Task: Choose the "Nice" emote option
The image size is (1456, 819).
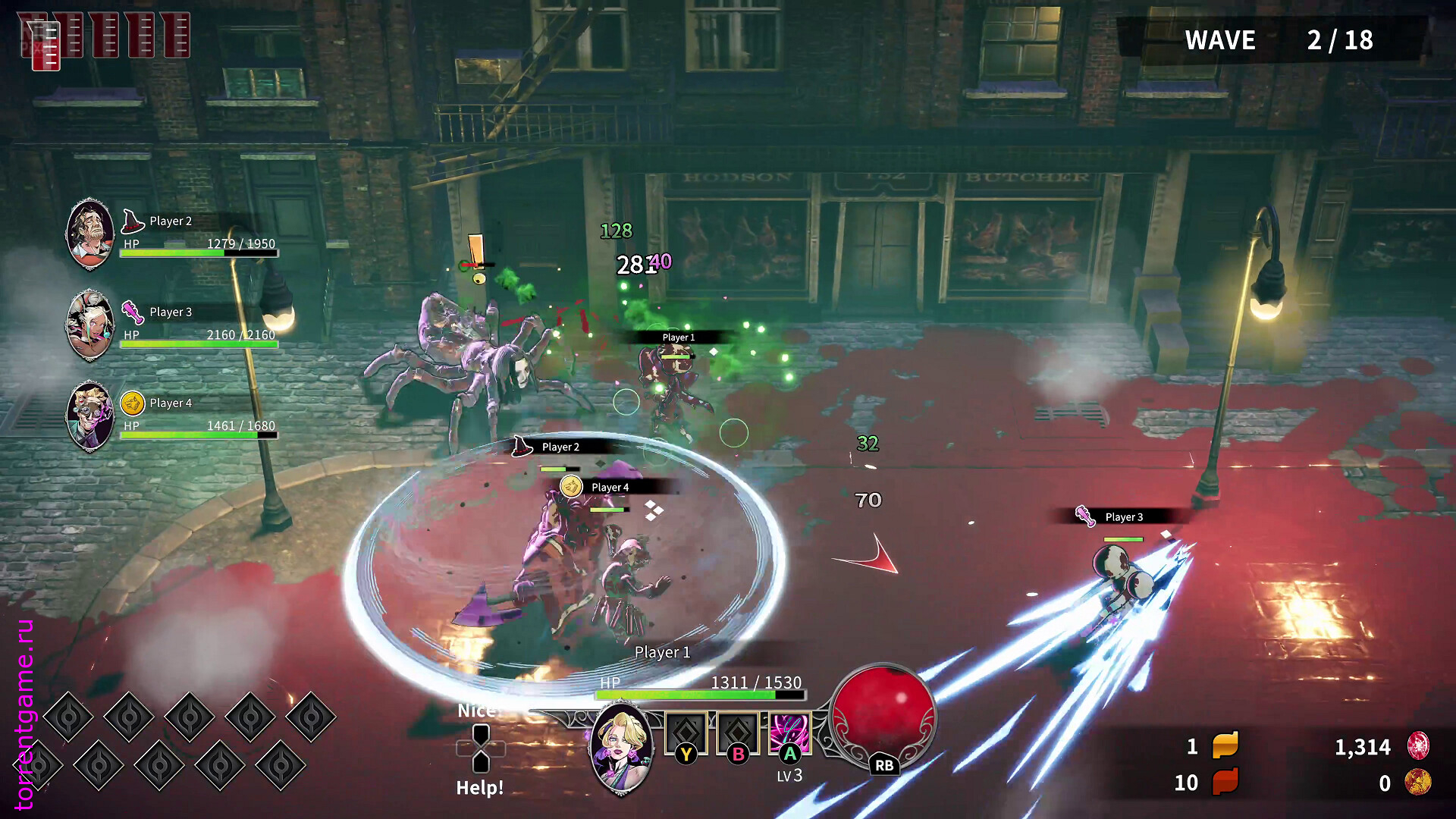Action: (476, 711)
